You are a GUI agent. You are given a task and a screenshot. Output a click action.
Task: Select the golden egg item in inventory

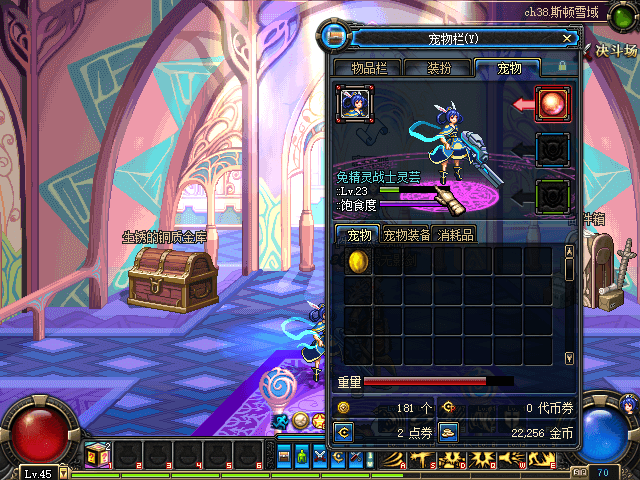pos(357,260)
